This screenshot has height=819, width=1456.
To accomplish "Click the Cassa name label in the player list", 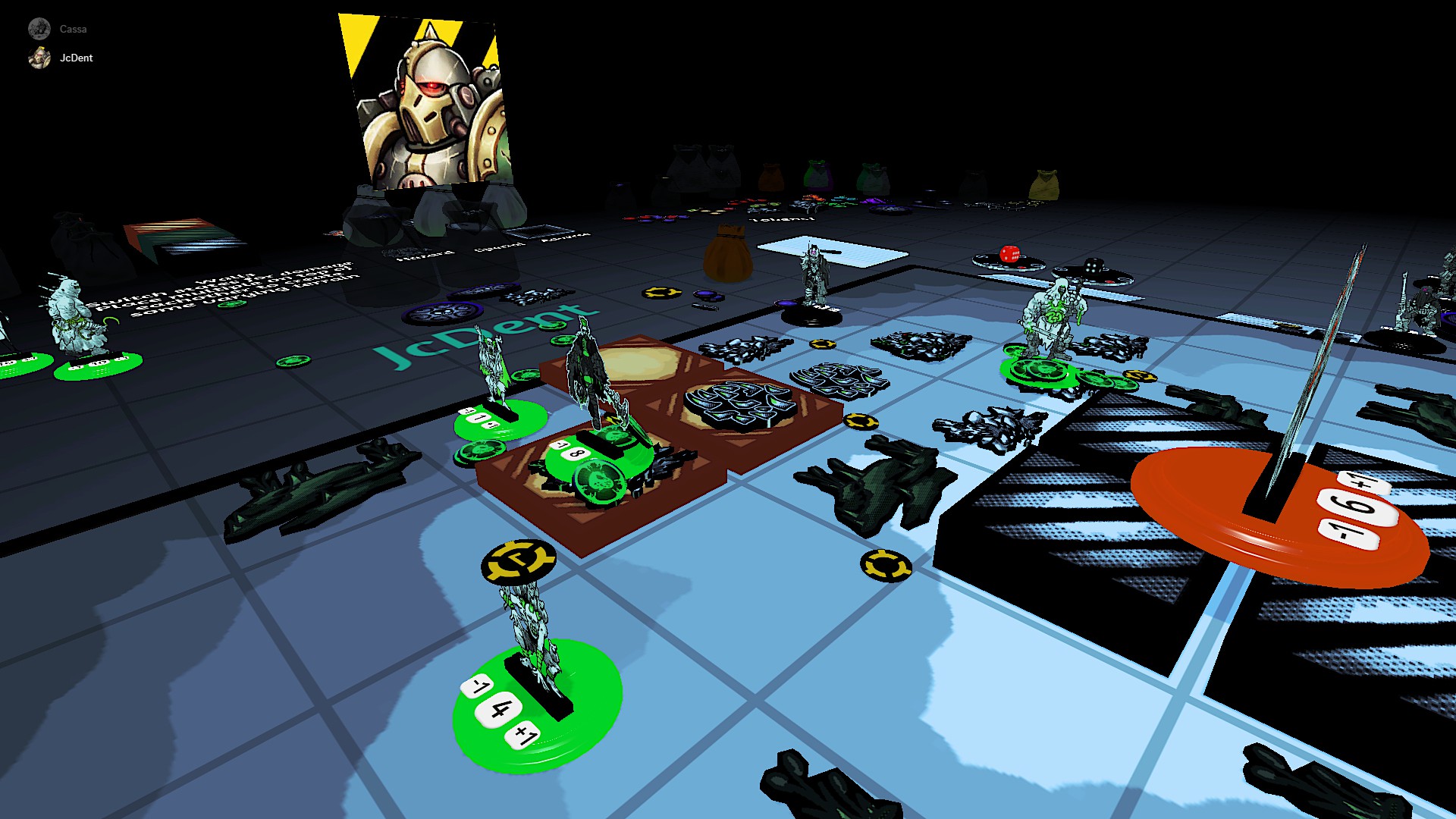I will coord(73,29).
